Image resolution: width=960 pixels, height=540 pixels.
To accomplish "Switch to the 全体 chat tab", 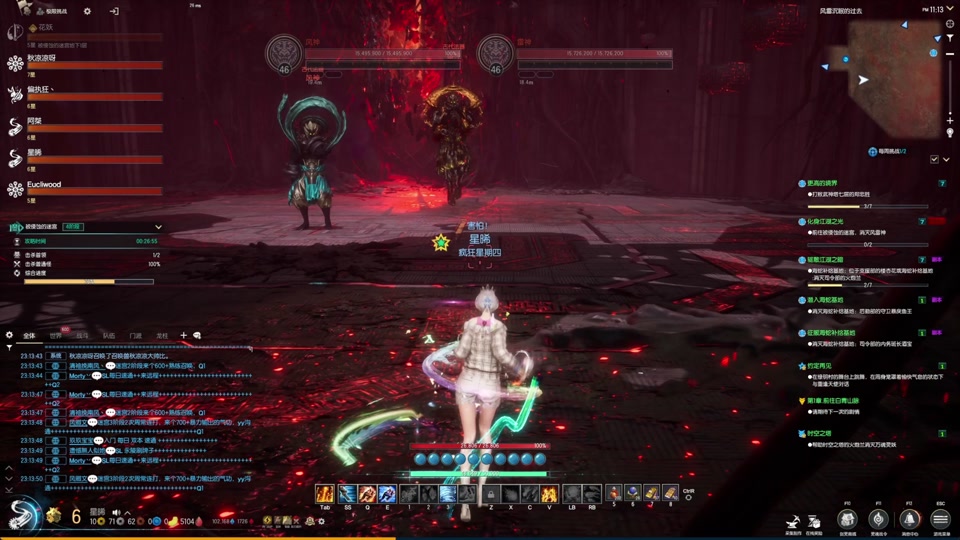I will [x=29, y=335].
